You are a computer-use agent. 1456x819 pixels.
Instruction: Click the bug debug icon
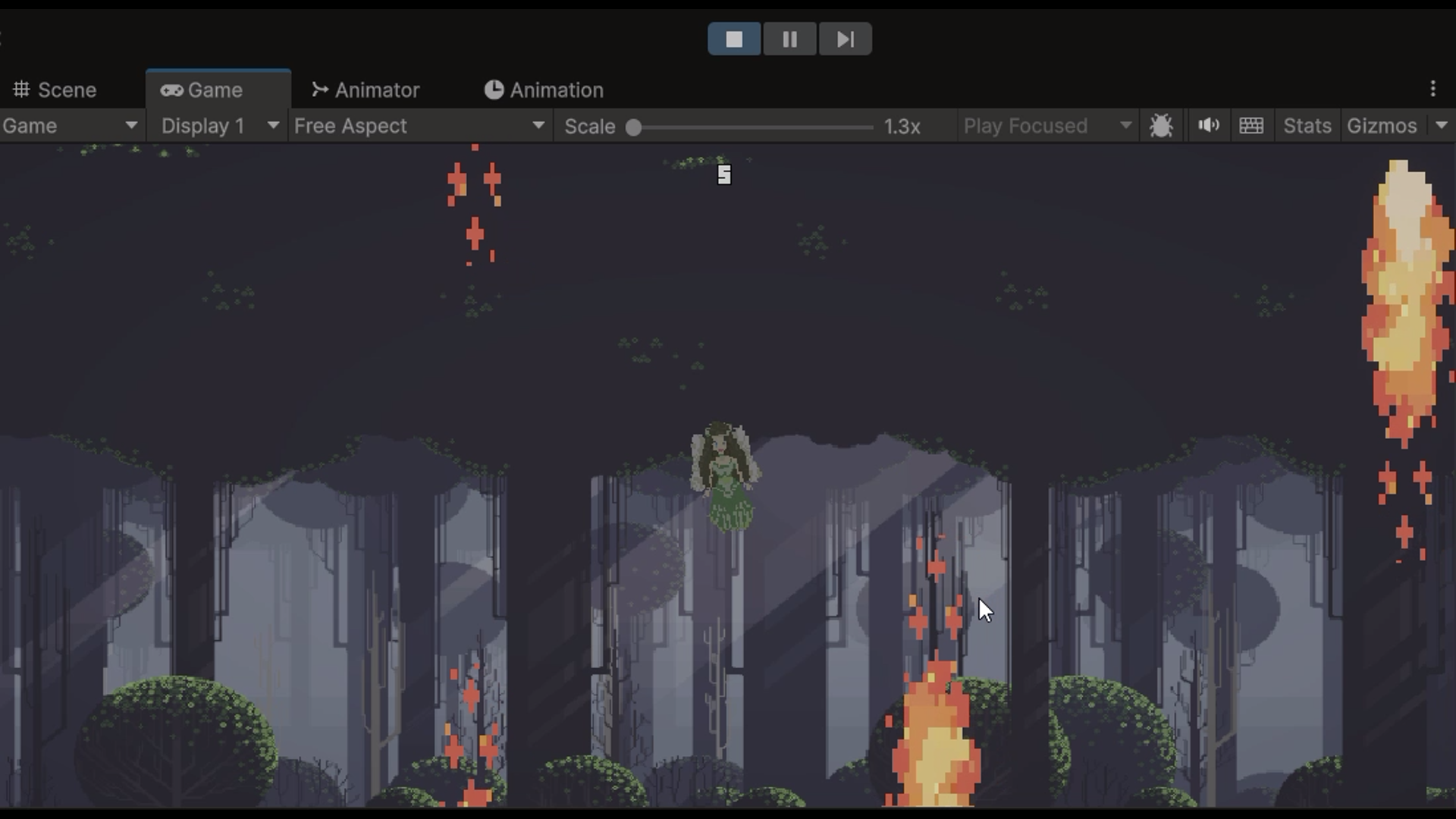click(1162, 125)
